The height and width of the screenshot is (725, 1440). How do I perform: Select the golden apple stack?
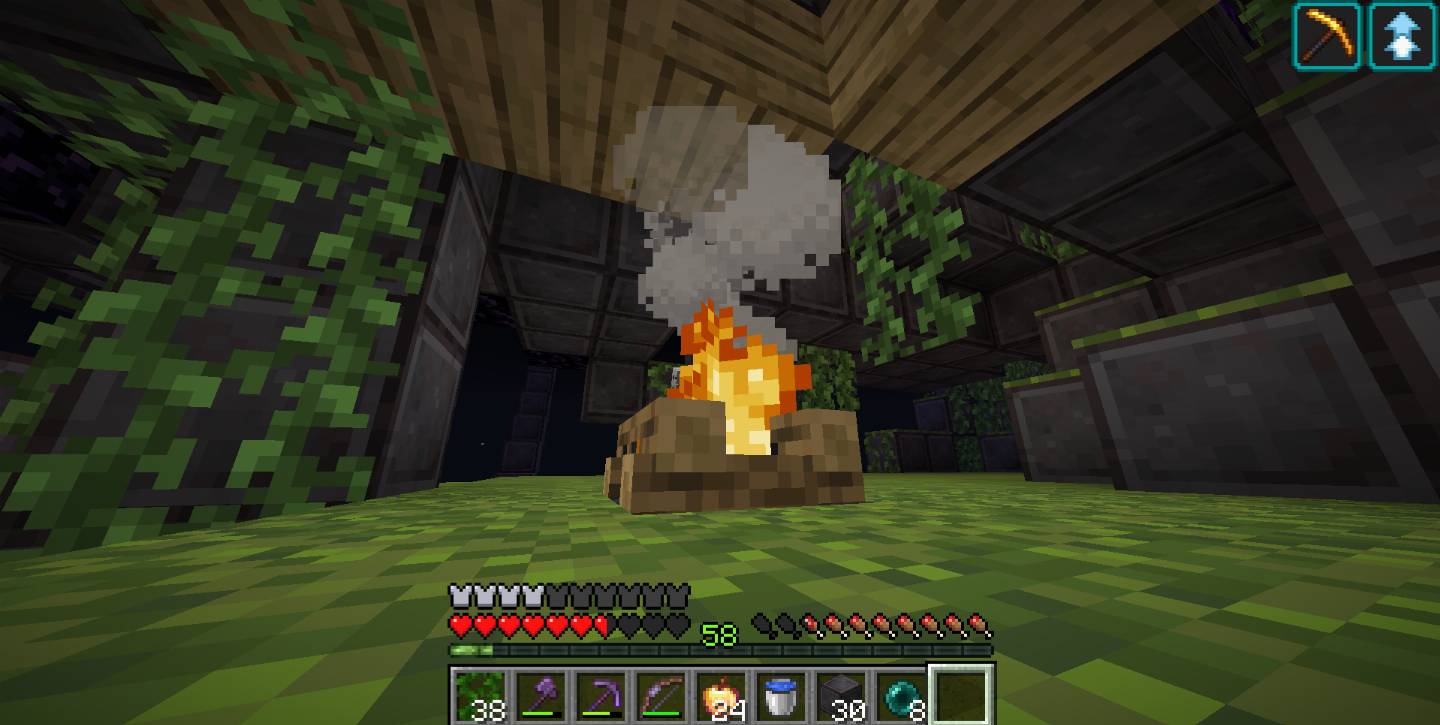(720, 695)
